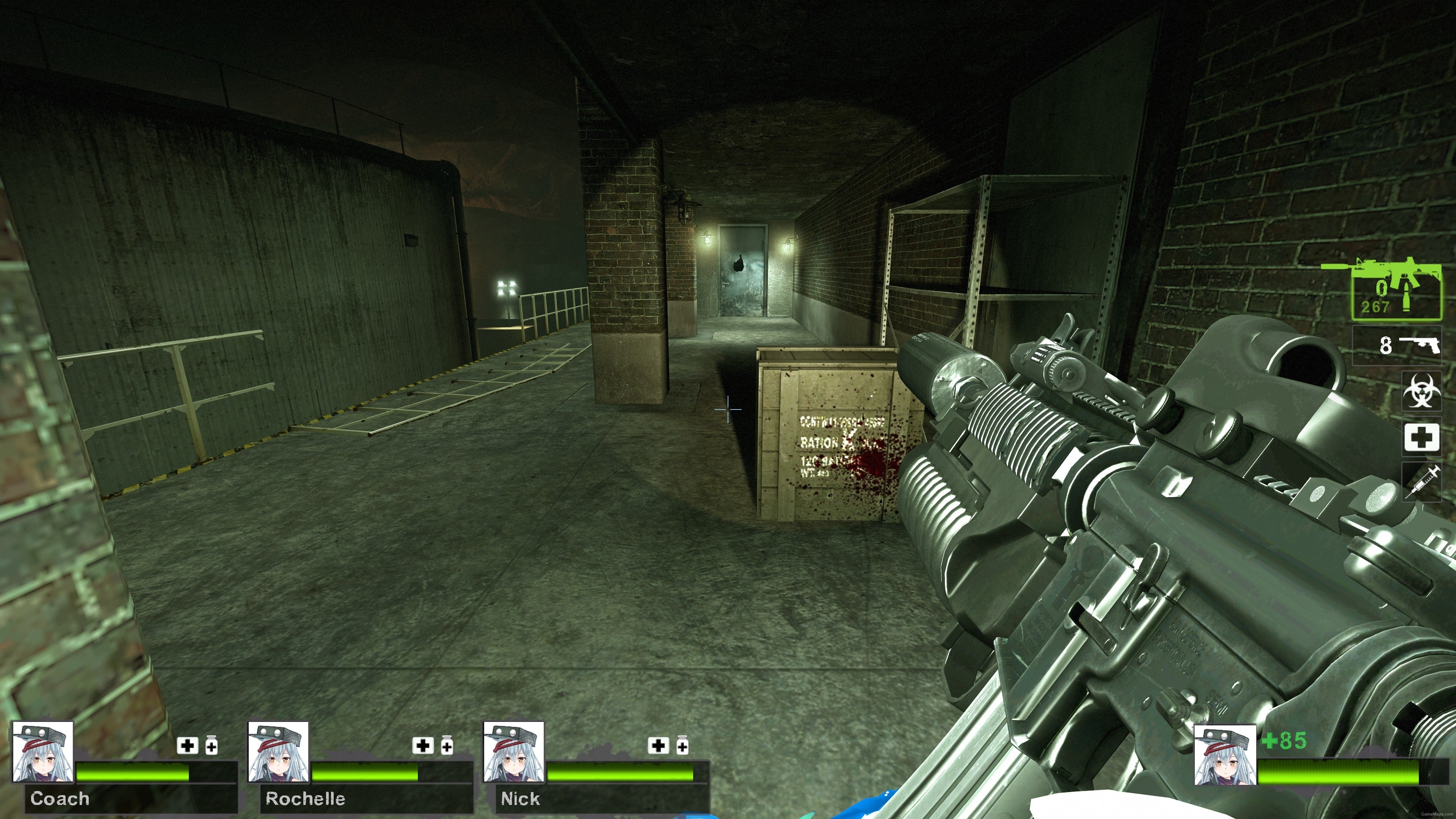Click the pills bottle icon above Coach's health bar
This screenshot has width=1456, height=819.
(212, 745)
